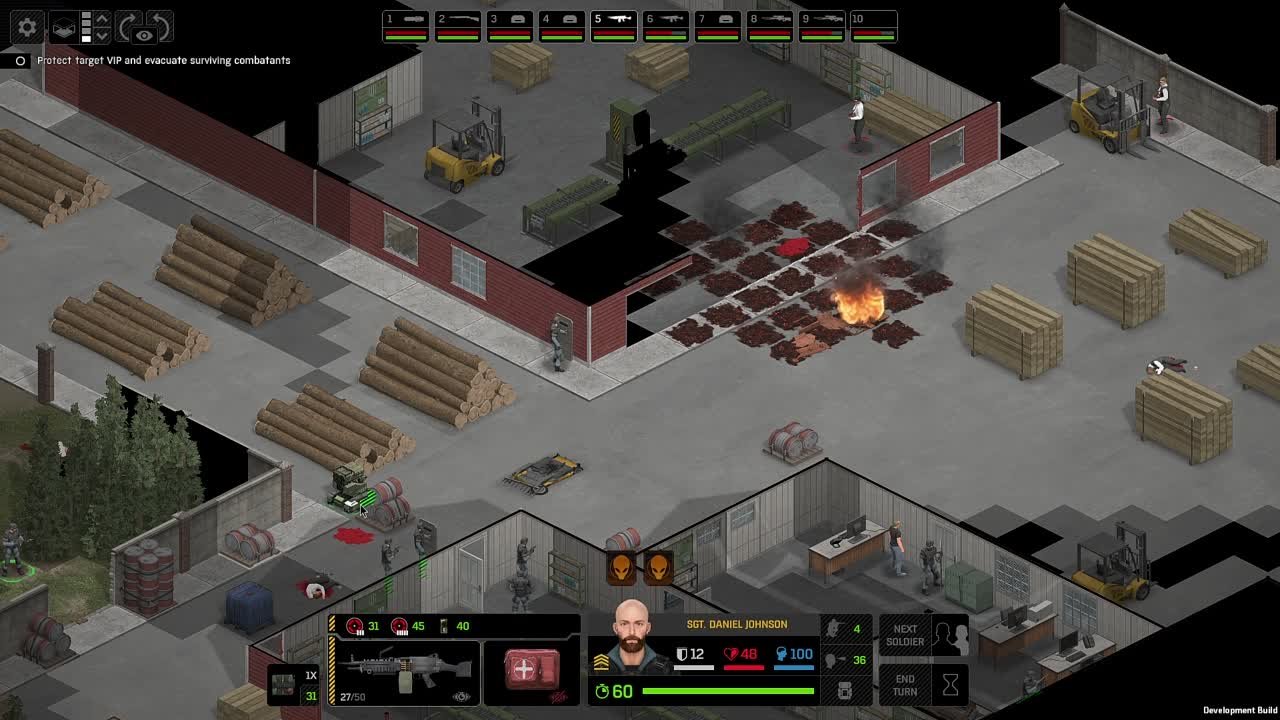Screen dimensions: 1280x720
Task: Open the soldier backpack inventory
Action: [x=845, y=690]
